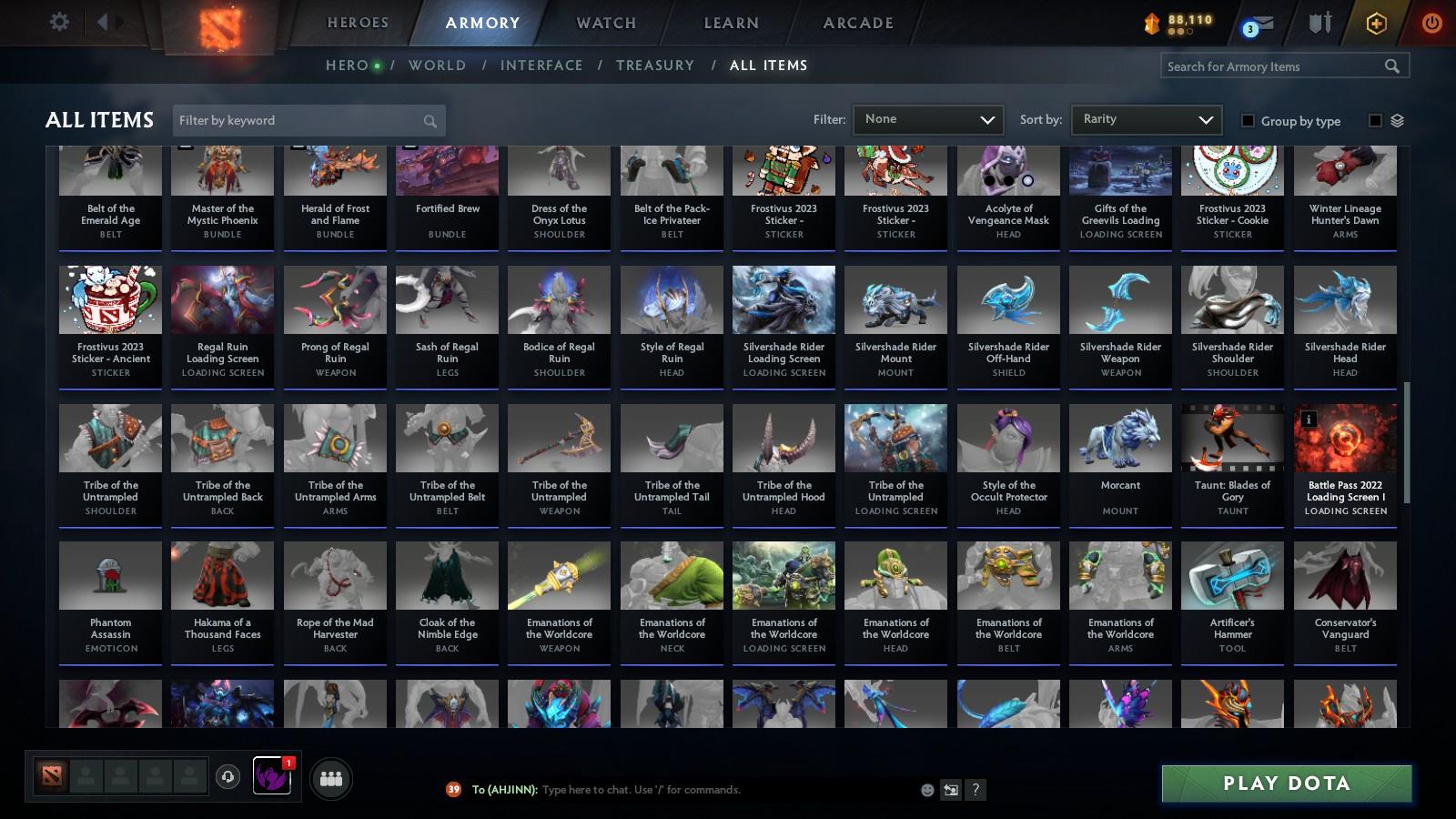This screenshot has height=819, width=1456.
Task: Open the Filter dropdown set to None
Action: 927,119
